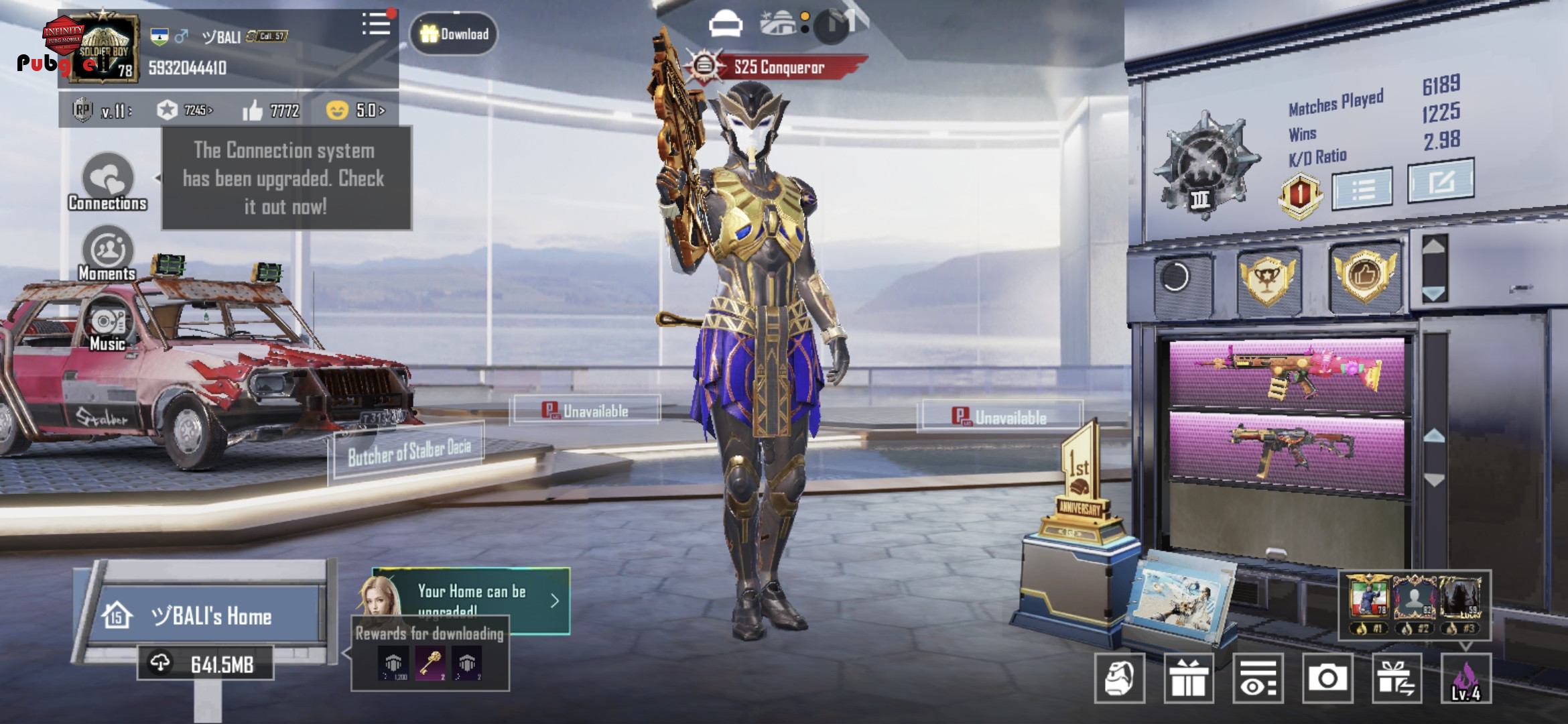Viewport: 1568px width, 724px height.
Task: Open the S25 Conqueror title banner
Action: tap(777, 67)
